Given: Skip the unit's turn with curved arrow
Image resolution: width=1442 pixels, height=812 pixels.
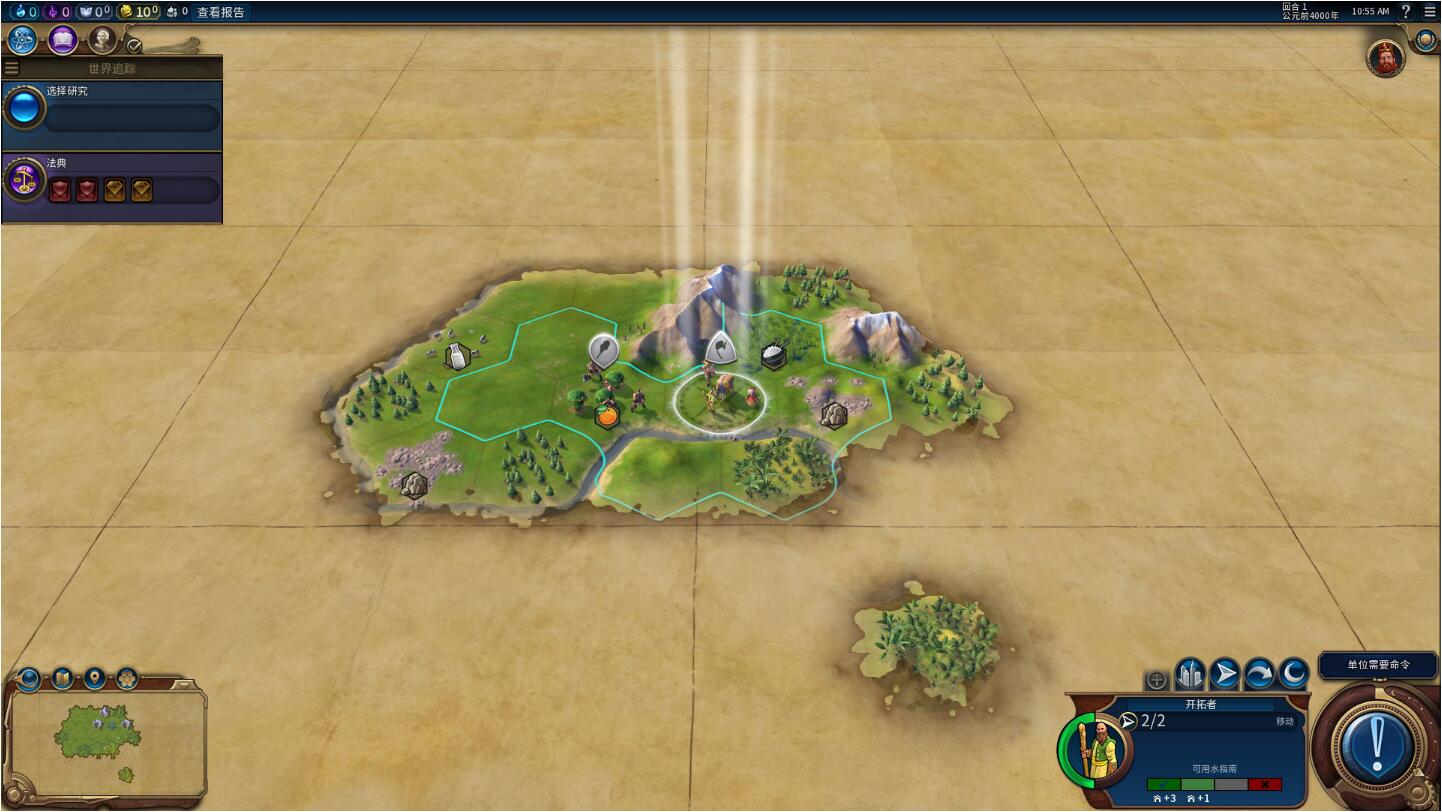Looking at the screenshot, I should [1259, 675].
